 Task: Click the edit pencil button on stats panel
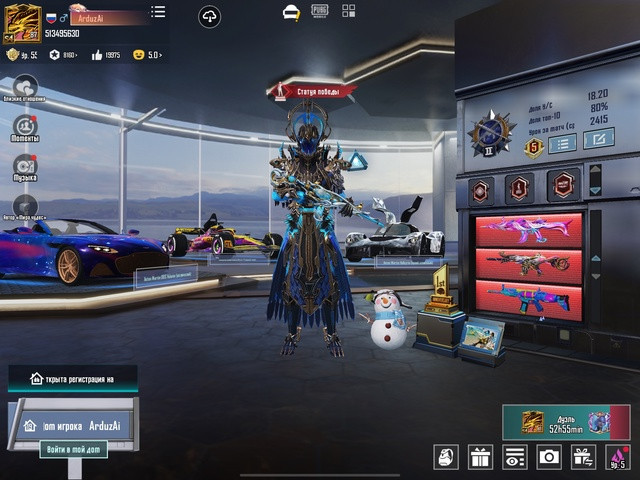click(x=598, y=140)
